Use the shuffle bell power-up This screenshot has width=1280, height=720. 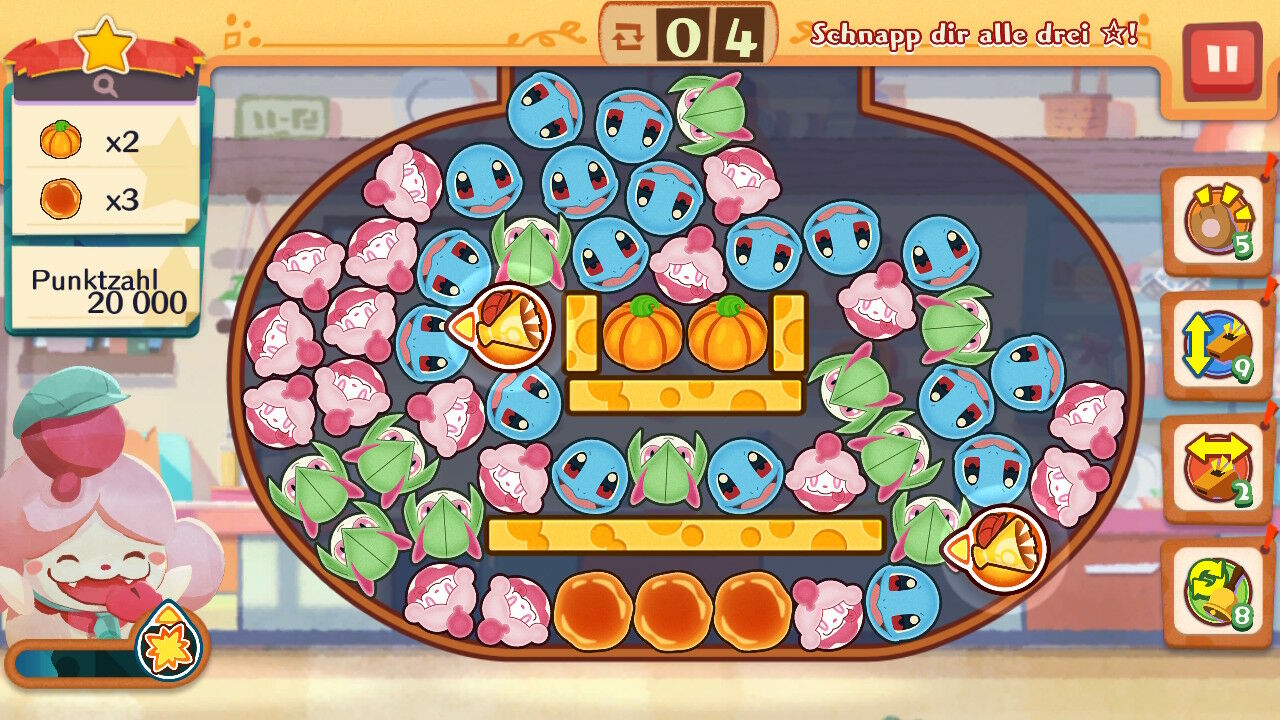(x=1216, y=592)
